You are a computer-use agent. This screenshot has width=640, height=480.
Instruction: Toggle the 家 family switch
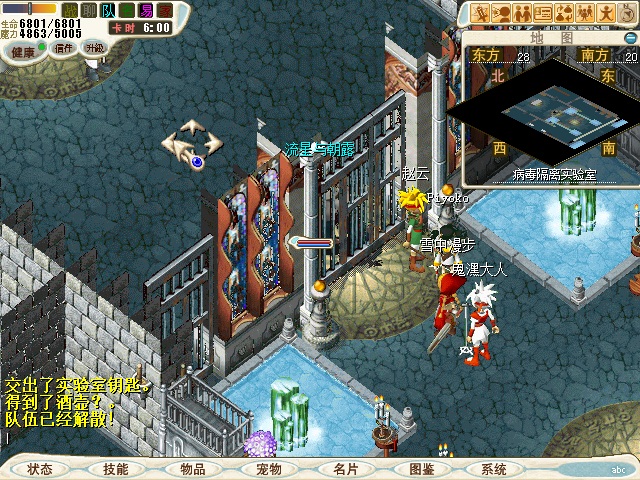tap(165, 10)
